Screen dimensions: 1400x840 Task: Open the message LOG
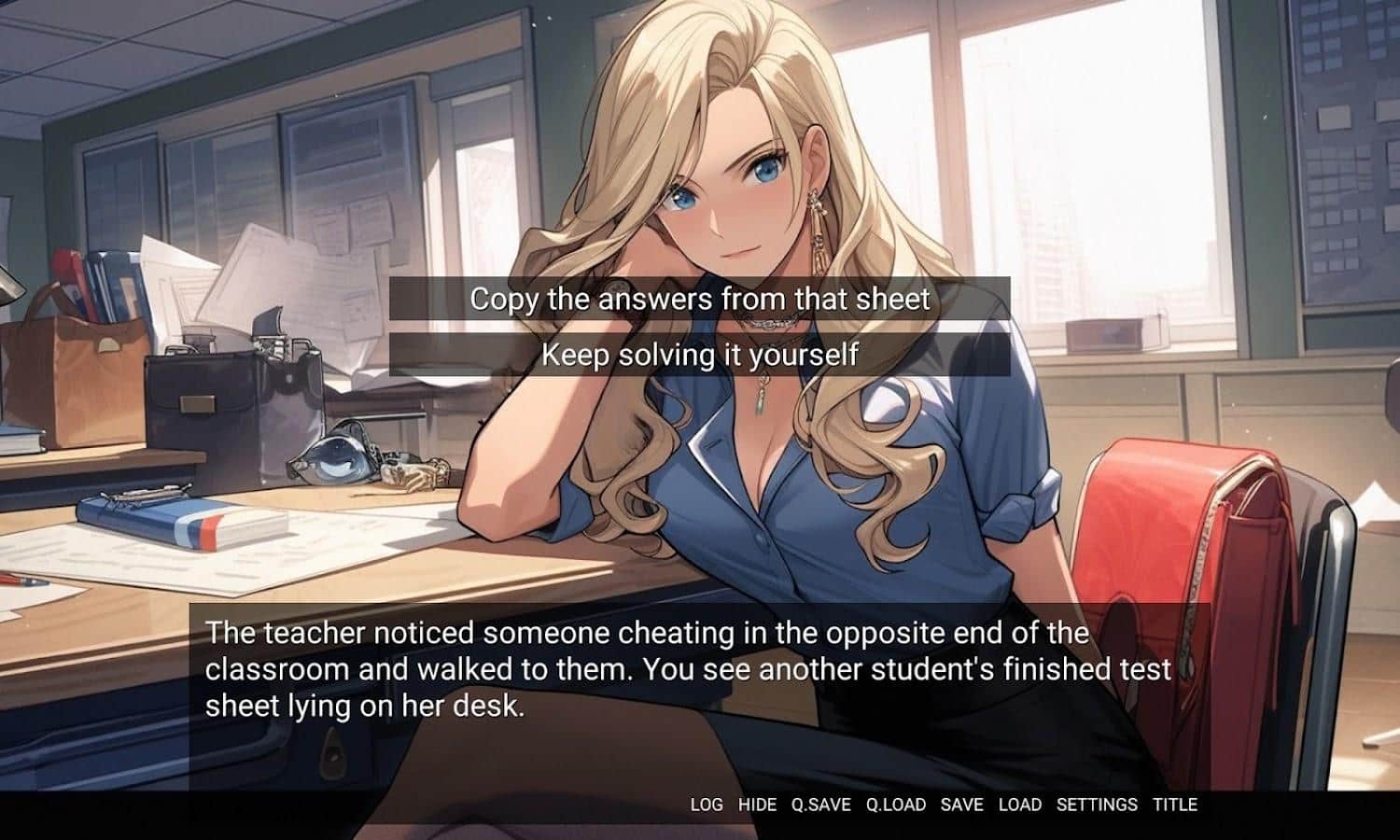(x=706, y=804)
